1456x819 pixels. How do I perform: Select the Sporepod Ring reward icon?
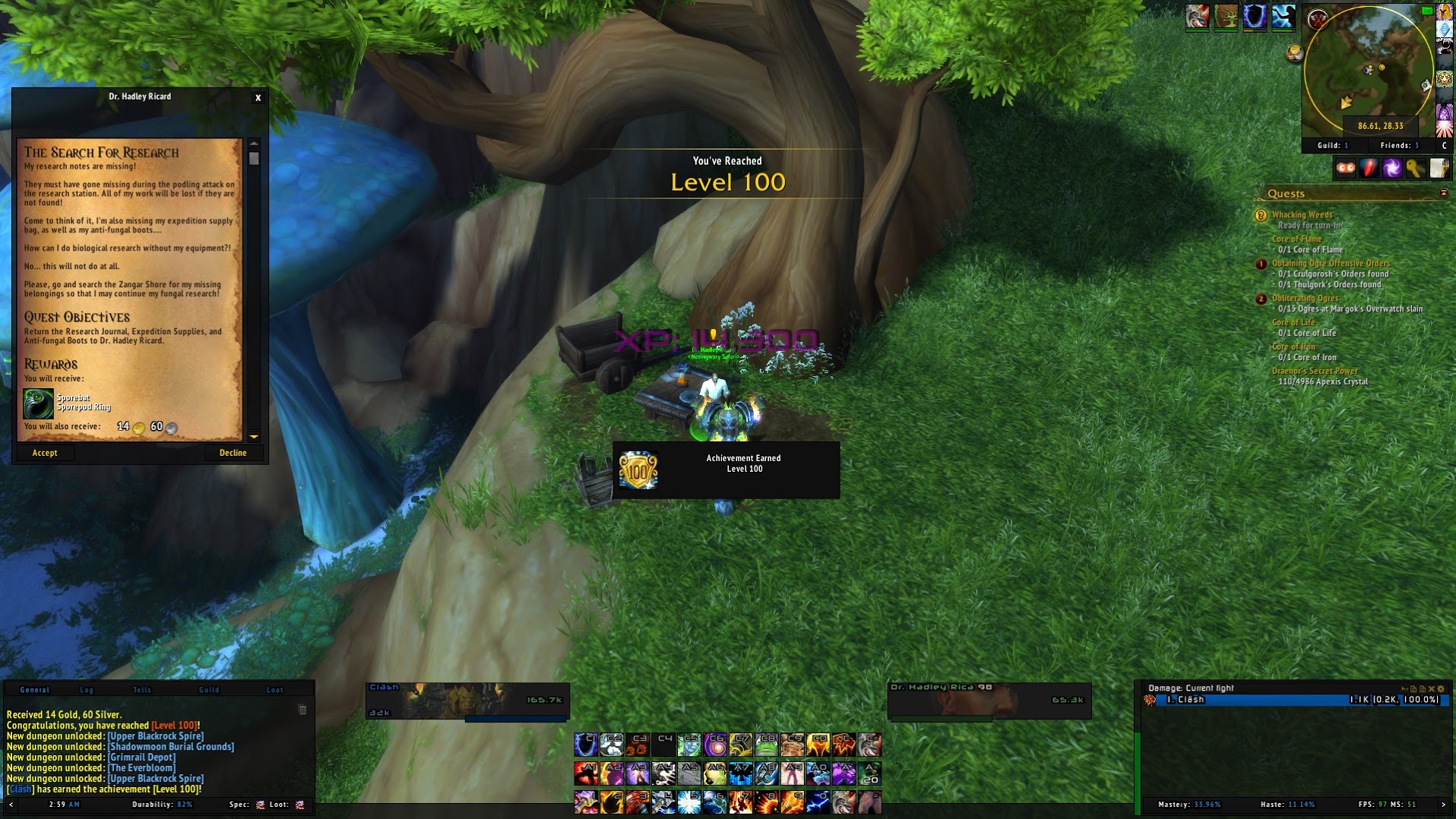38,403
